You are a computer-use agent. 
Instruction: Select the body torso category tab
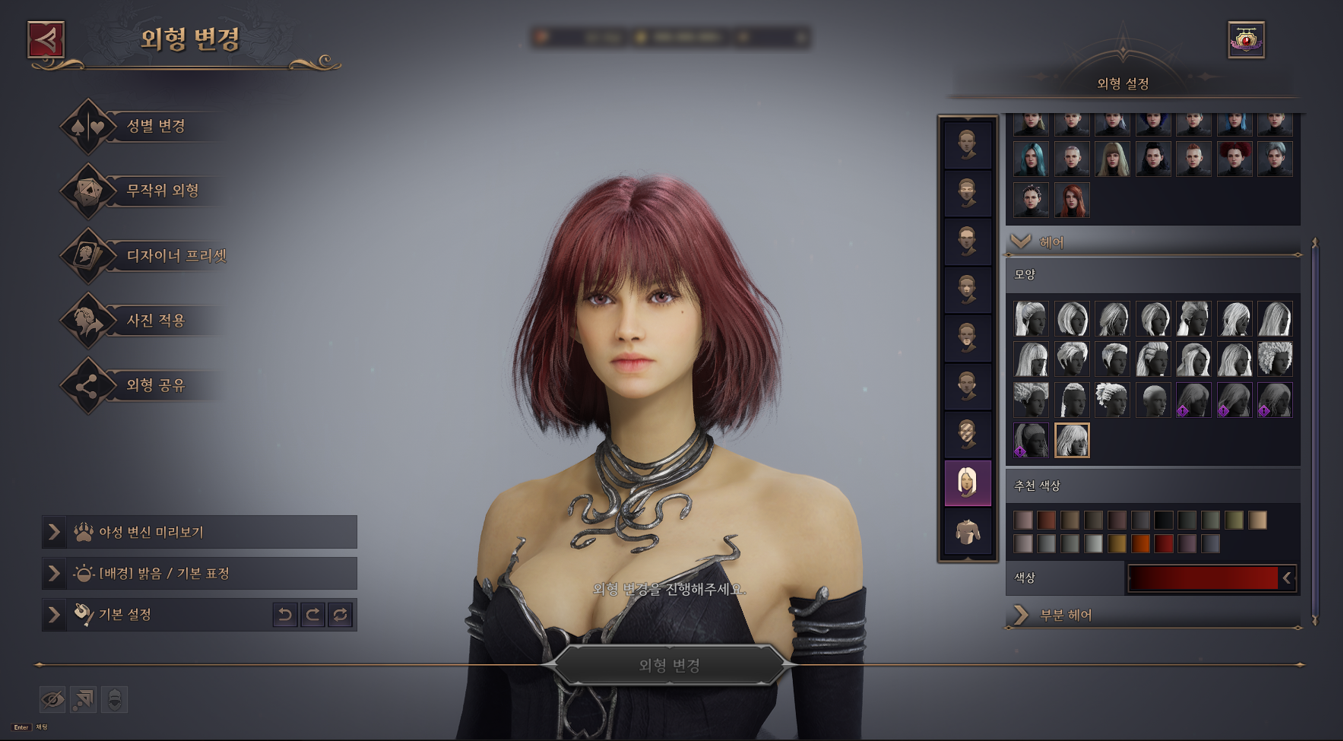tap(967, 532)
